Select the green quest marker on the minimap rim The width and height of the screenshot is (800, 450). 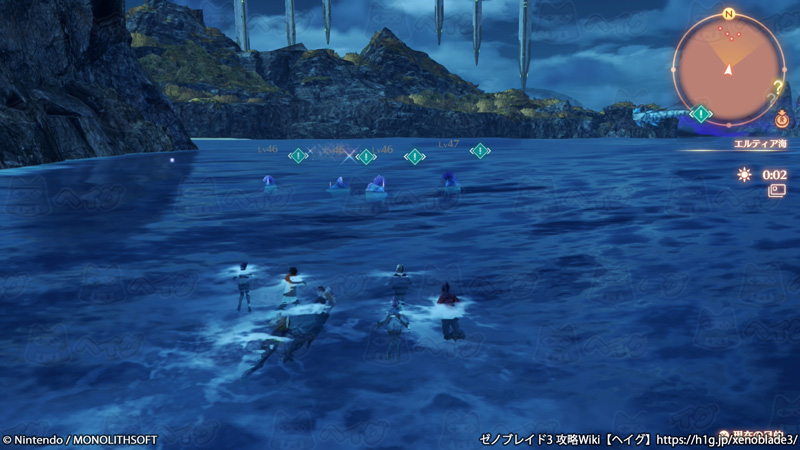pyautogui.click(x=701, y=114)
